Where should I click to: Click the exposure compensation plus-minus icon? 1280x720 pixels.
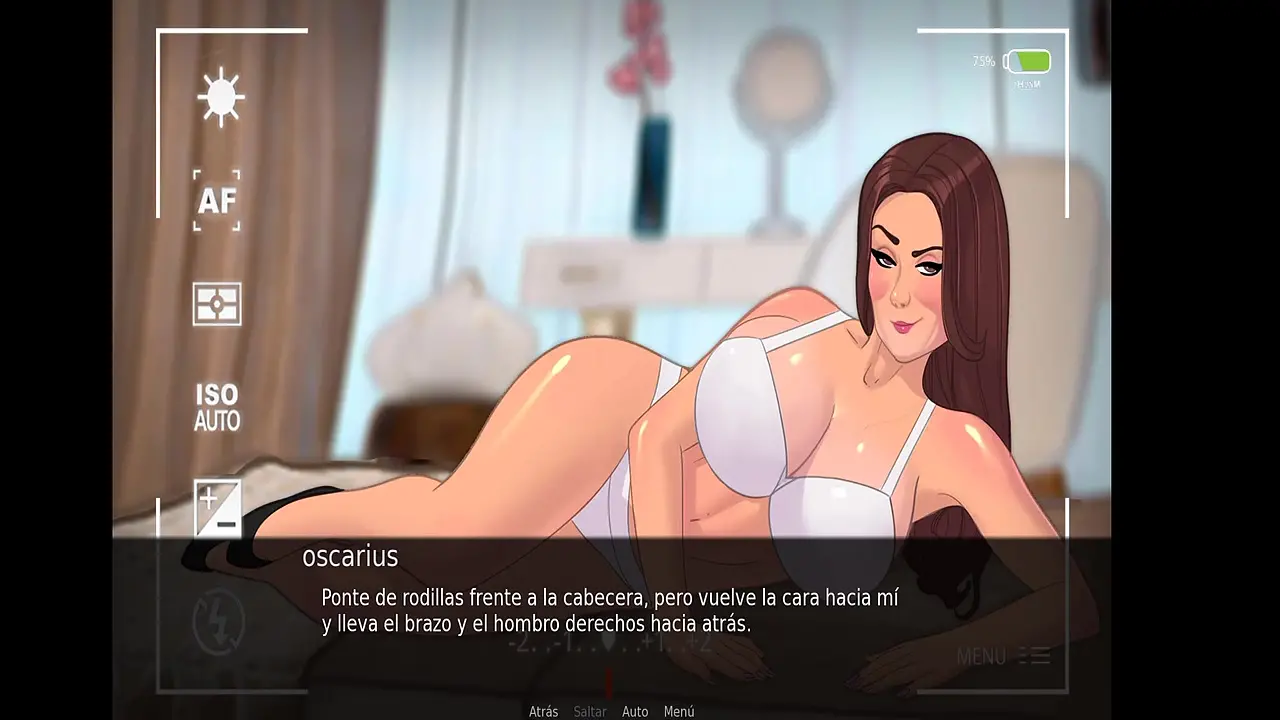pyautogui.click(x=217, y=507)
